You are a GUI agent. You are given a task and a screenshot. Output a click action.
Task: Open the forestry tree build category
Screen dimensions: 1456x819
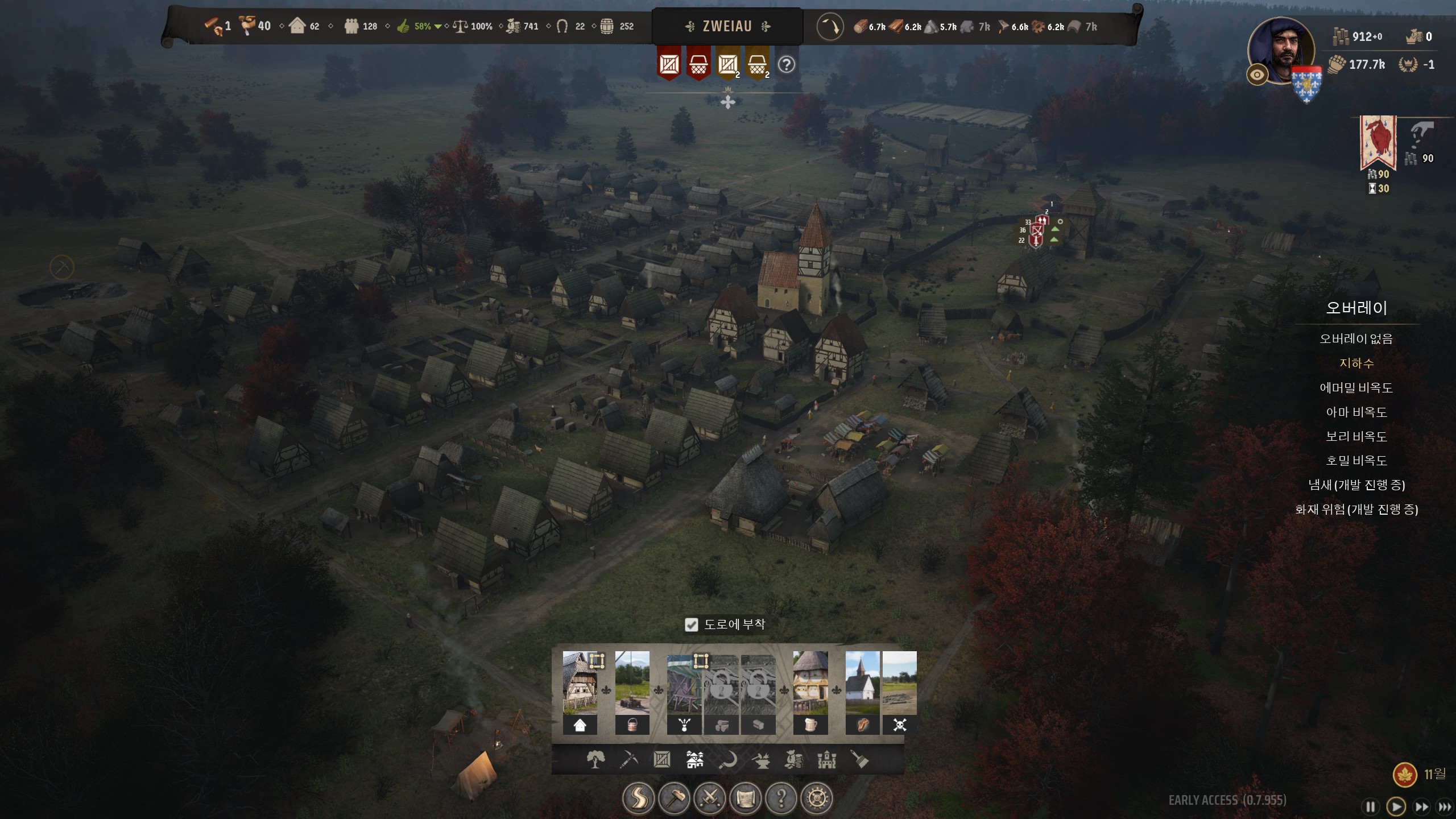[x=595, y=759]
